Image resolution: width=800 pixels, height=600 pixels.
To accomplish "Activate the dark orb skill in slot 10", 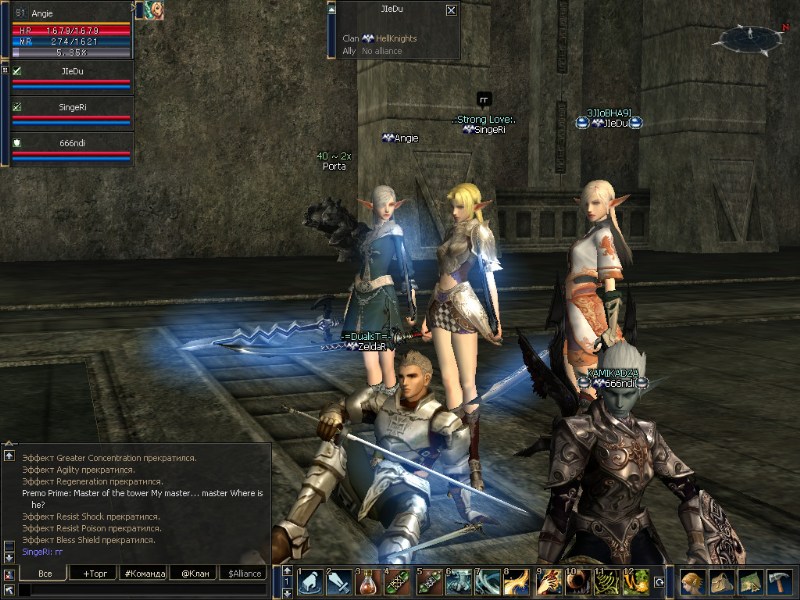I will [577, 581].
